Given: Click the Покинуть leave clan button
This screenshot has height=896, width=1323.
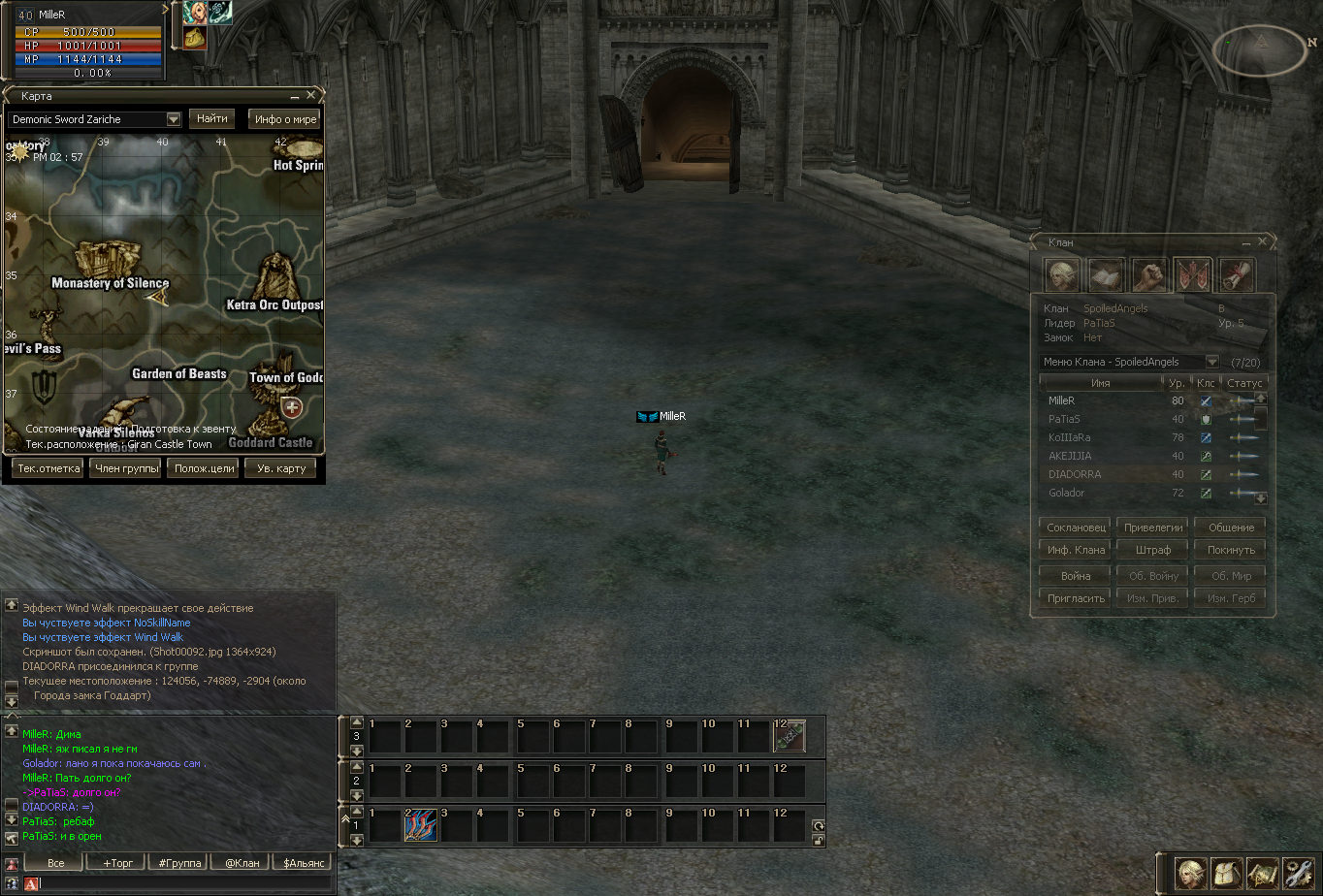Looking at the screenshot, I should tap(1230, 550).
